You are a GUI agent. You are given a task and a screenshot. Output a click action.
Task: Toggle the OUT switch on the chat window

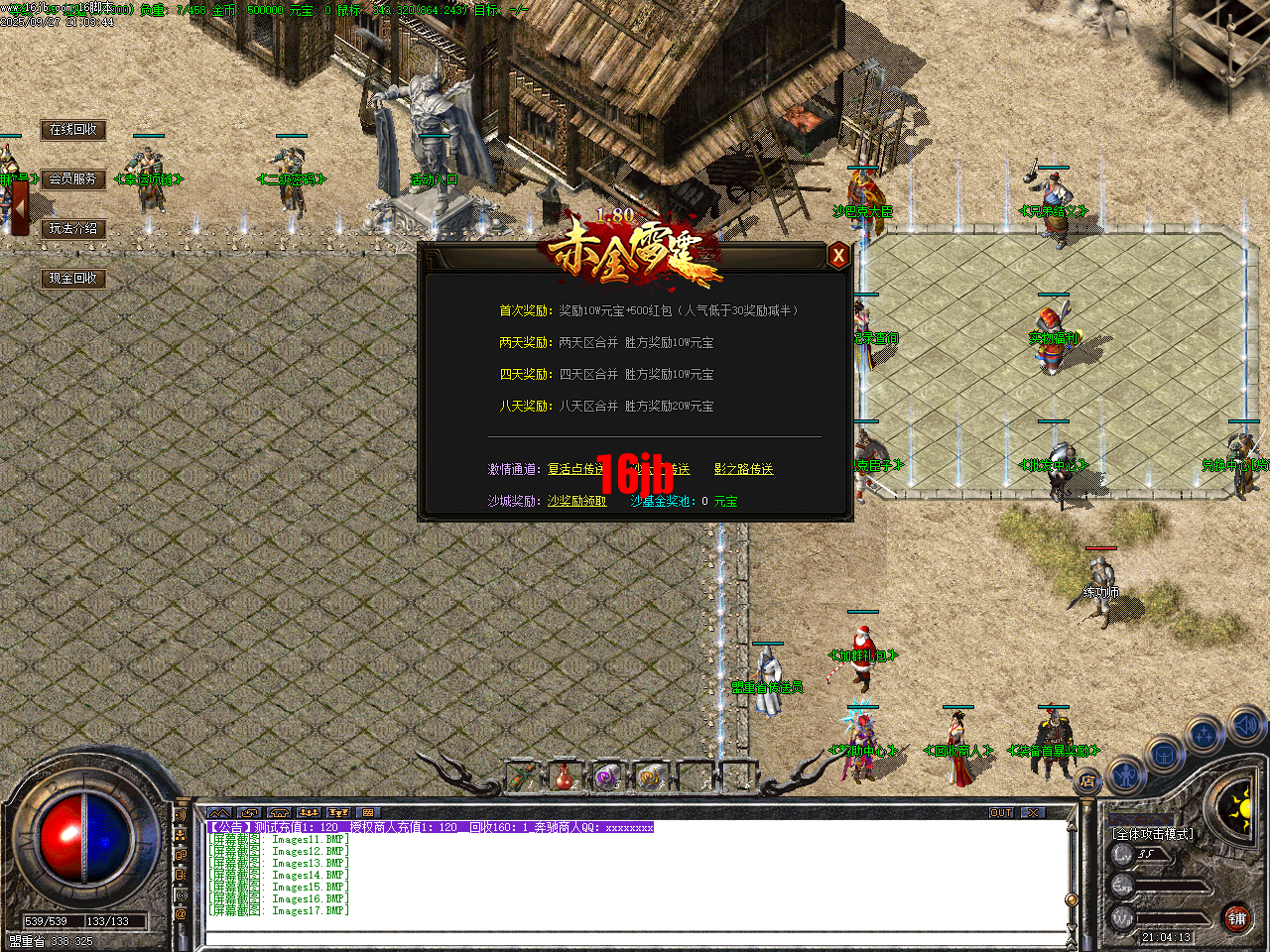point(1002,812)
